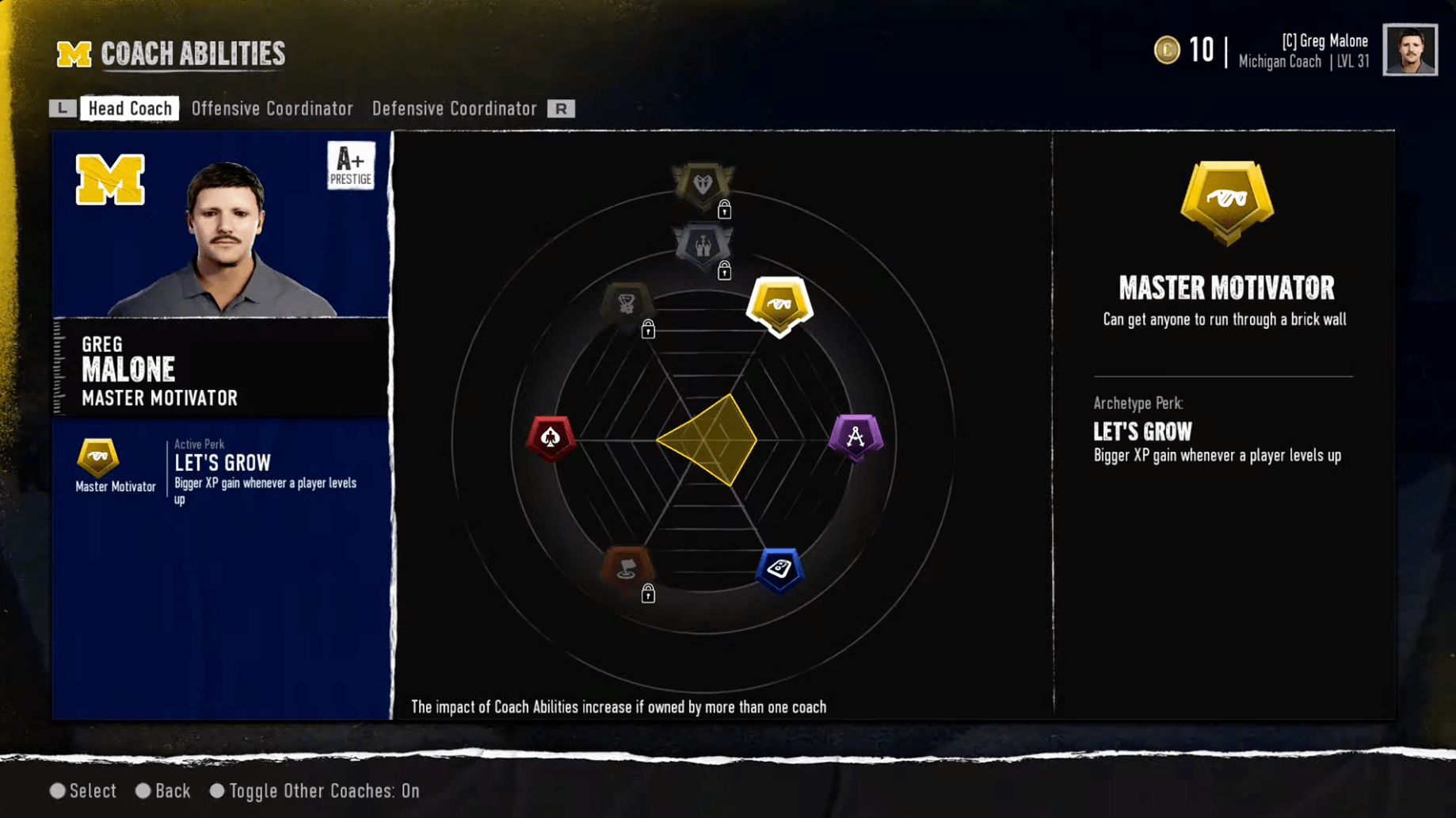
Task: Click the locked wolf crest ability at top
Action: pyautogui.click(x=703, y=183)
